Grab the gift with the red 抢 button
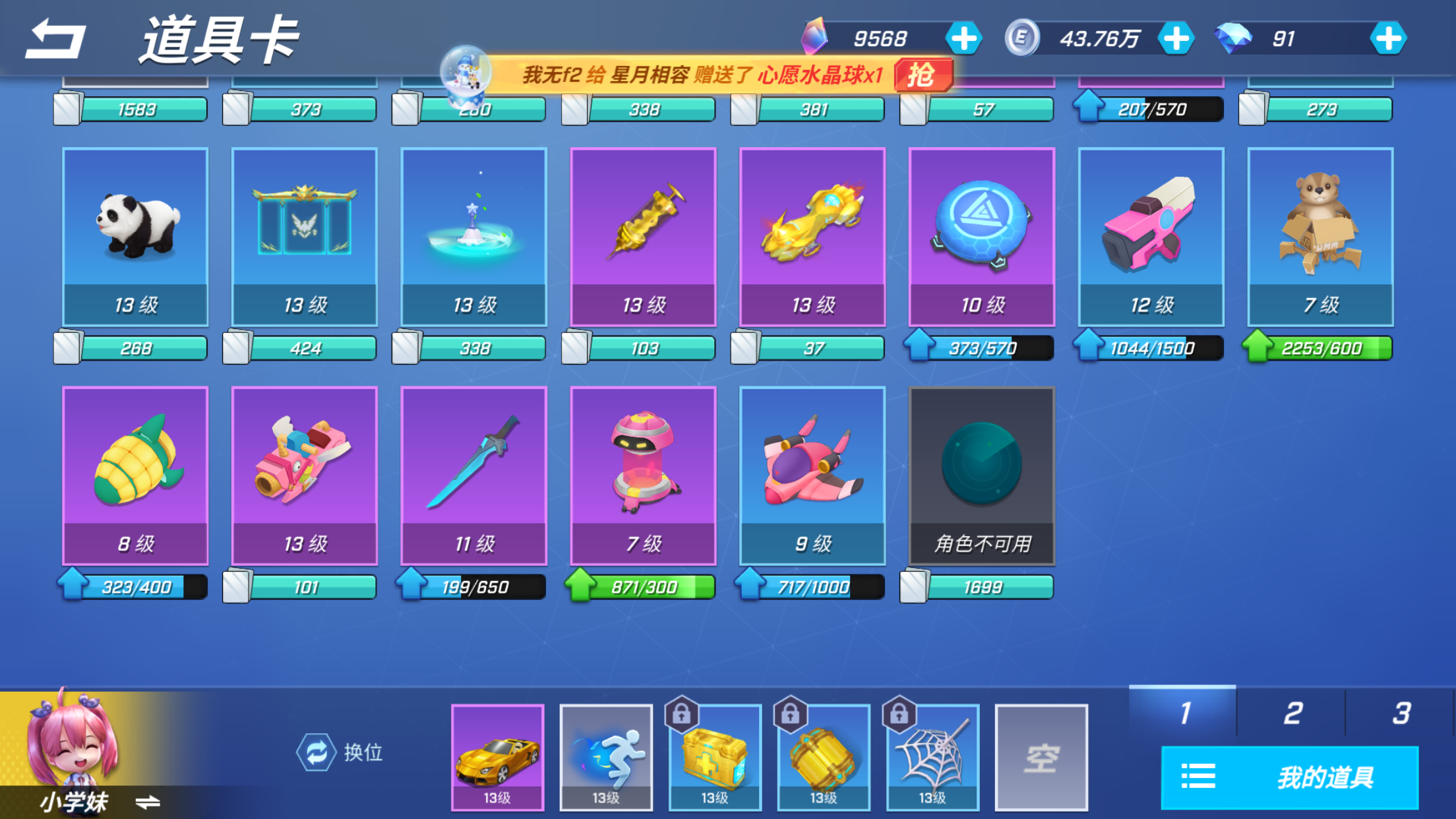This screenshot has width=1456, height=819. tap(923, 75)
